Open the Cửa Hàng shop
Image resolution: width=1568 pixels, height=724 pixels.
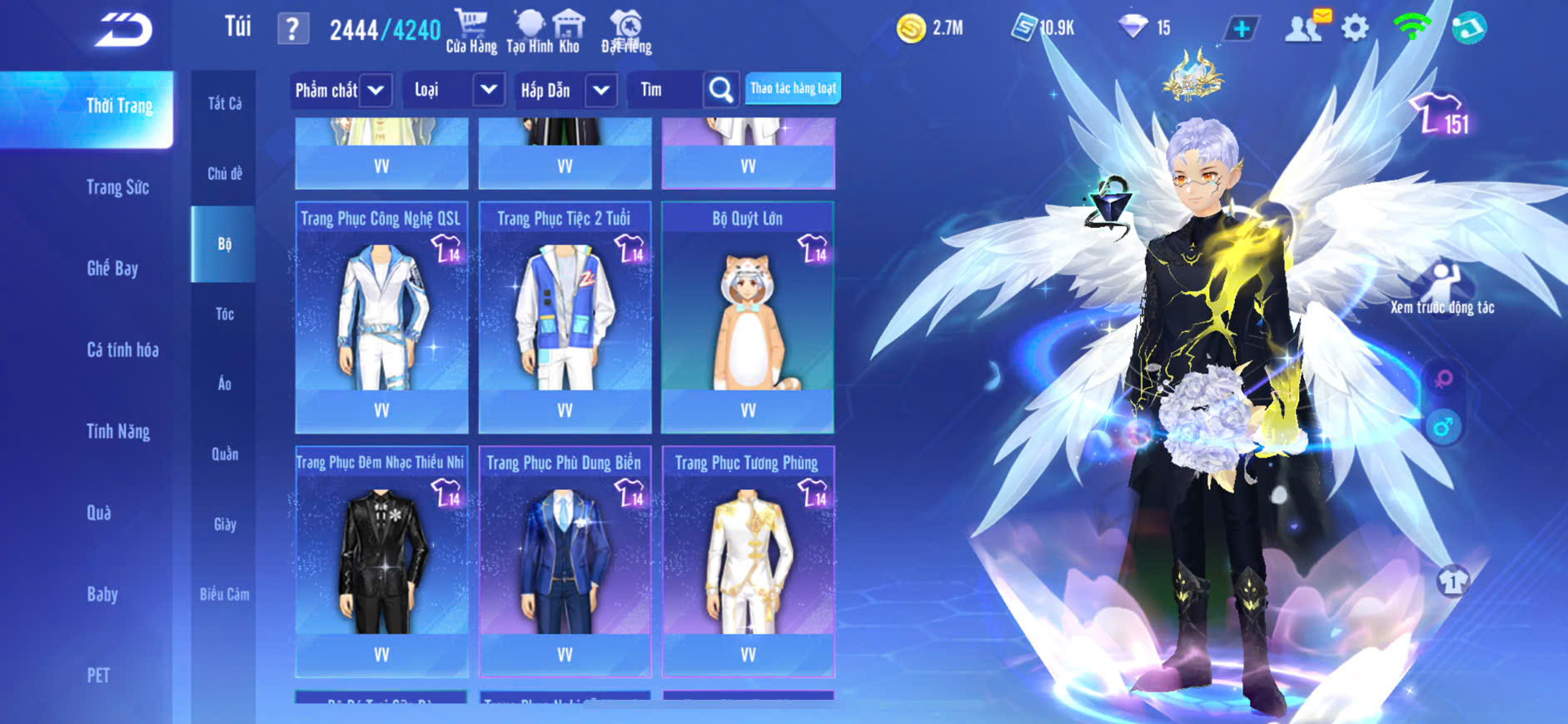pos(470,32)
